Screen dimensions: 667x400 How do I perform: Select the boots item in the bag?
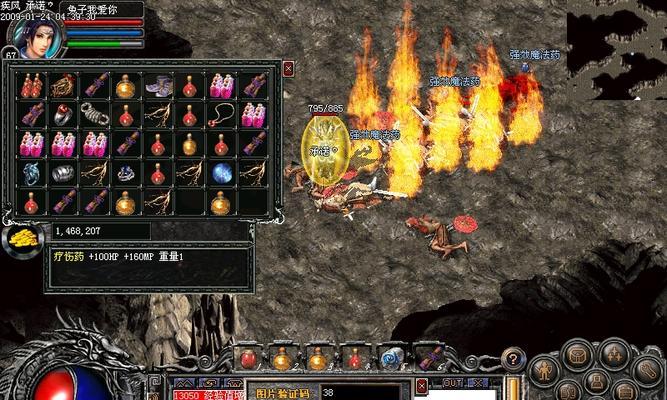(158, 87)
